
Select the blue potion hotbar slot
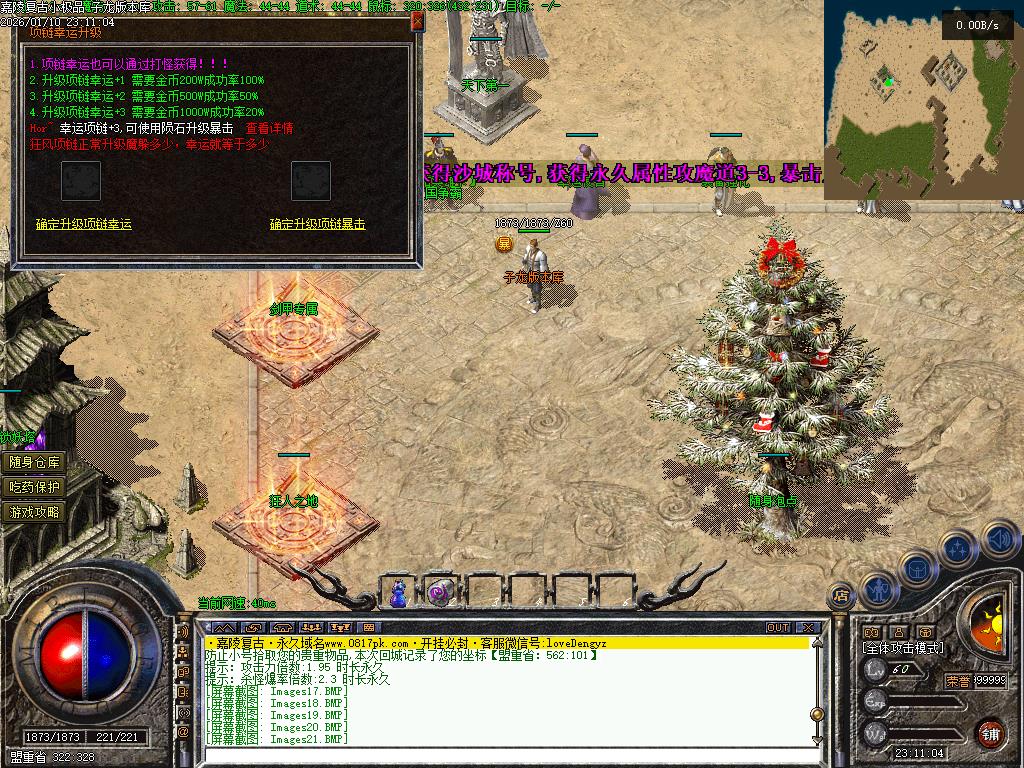click(x=399, y=592)
